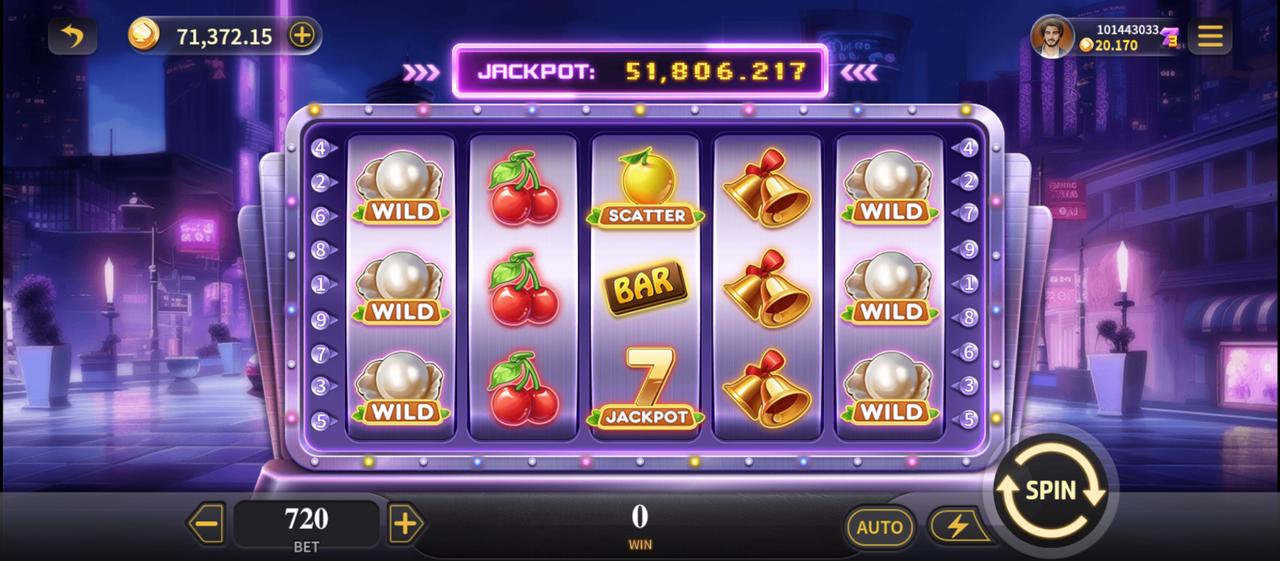Decrease the bet with the minus button

tap(207, 524)
